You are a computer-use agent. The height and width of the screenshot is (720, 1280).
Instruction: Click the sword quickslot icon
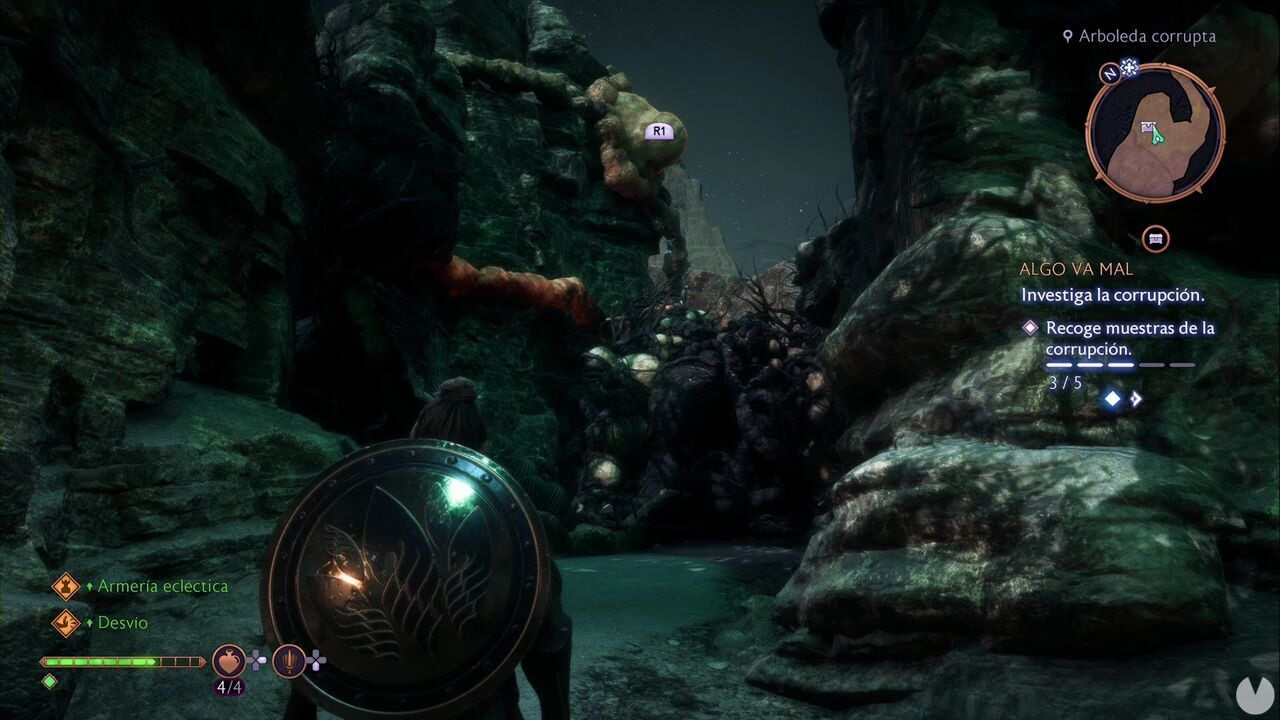(x=291, y=662)
